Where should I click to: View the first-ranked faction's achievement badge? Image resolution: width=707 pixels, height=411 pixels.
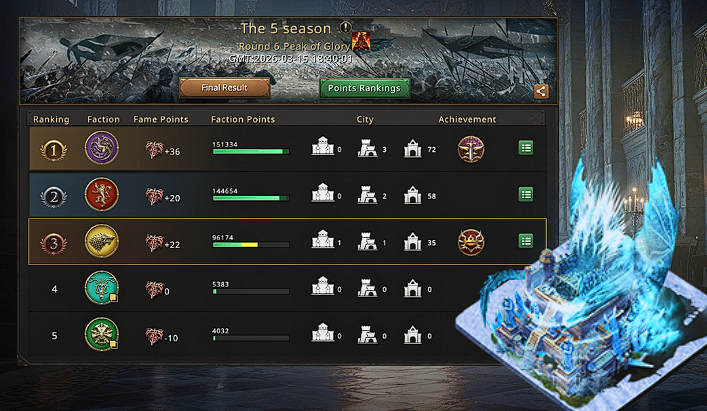(x=471, y=149)
